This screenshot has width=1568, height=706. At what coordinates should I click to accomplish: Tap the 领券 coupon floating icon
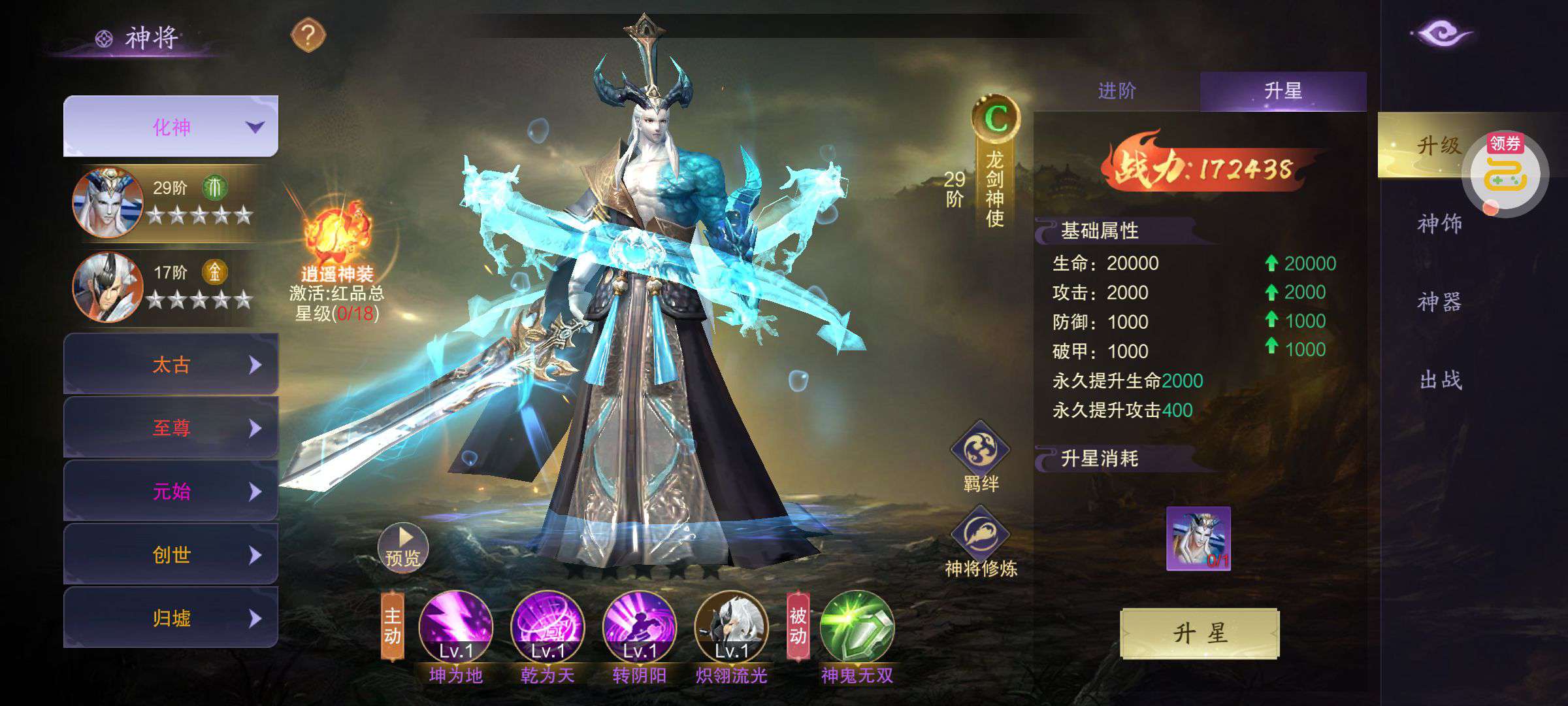[1505, 173]
